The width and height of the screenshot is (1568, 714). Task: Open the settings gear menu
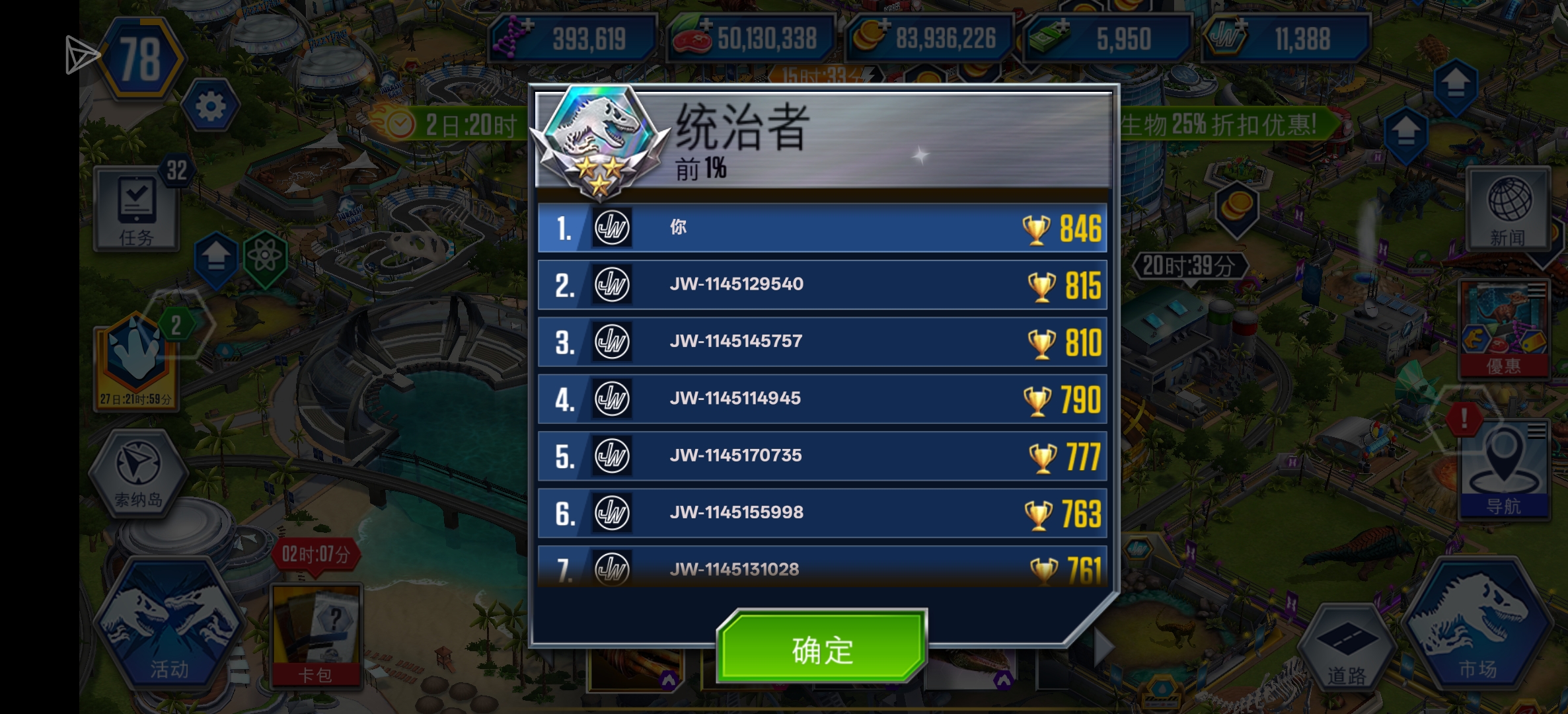(209, 107)
